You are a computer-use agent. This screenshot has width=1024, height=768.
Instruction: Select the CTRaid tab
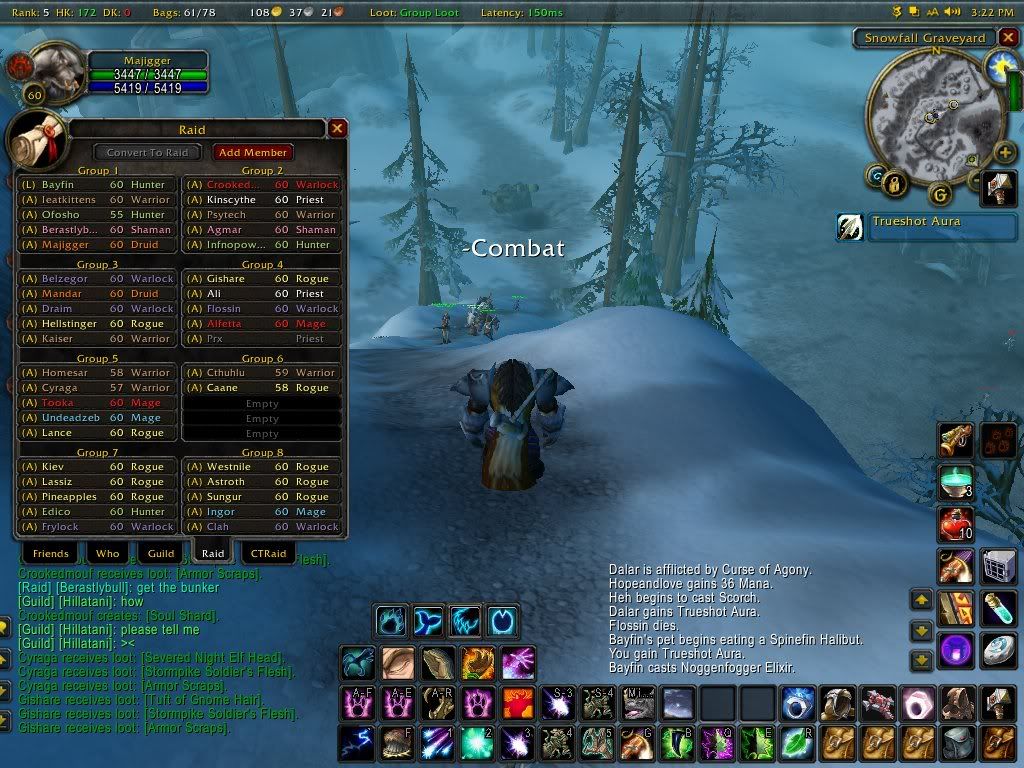tap(268, 553)
